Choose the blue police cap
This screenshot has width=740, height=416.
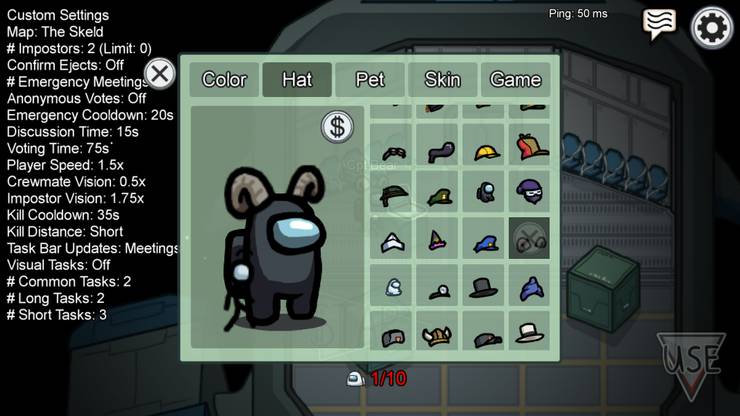click(485, 240)
